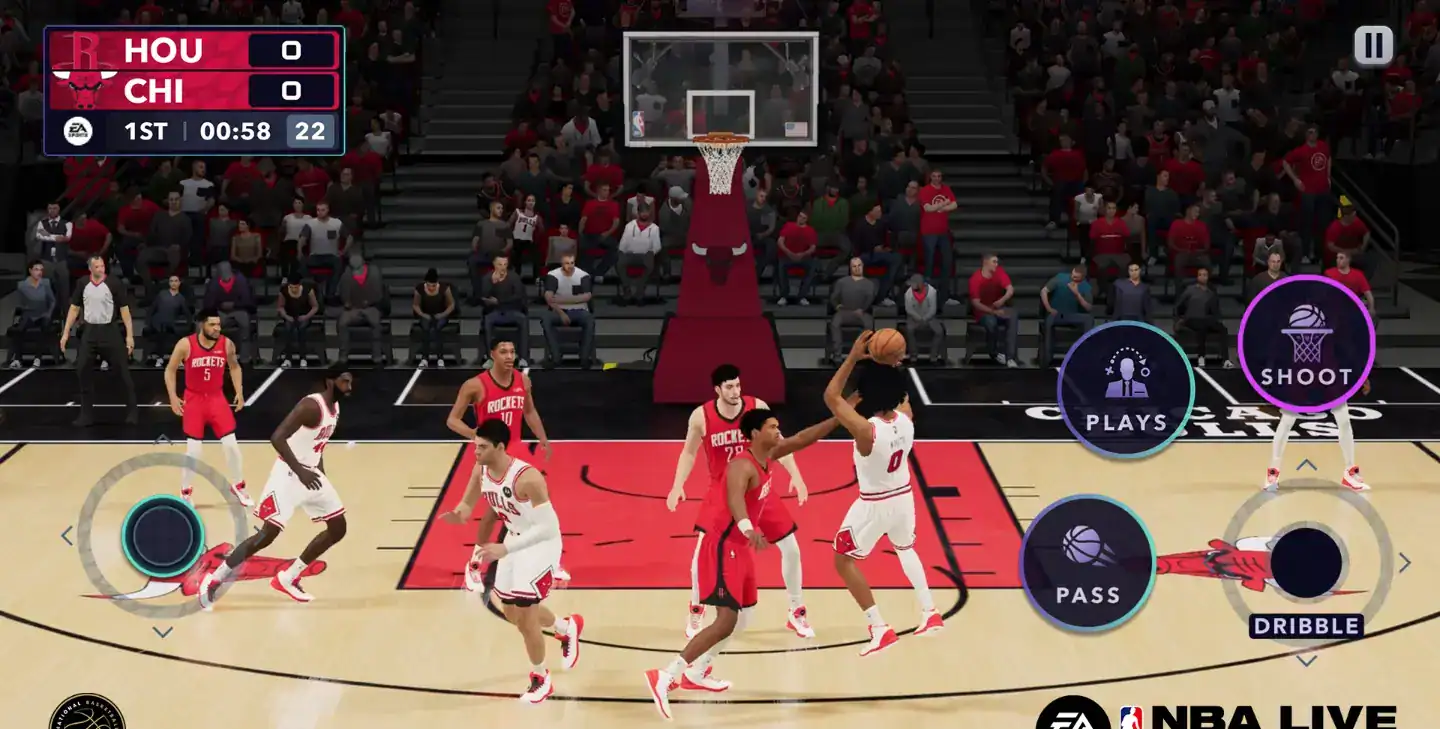Tap the PASS button
Screen dimensions: 1440x729
tap(1087, 563)
